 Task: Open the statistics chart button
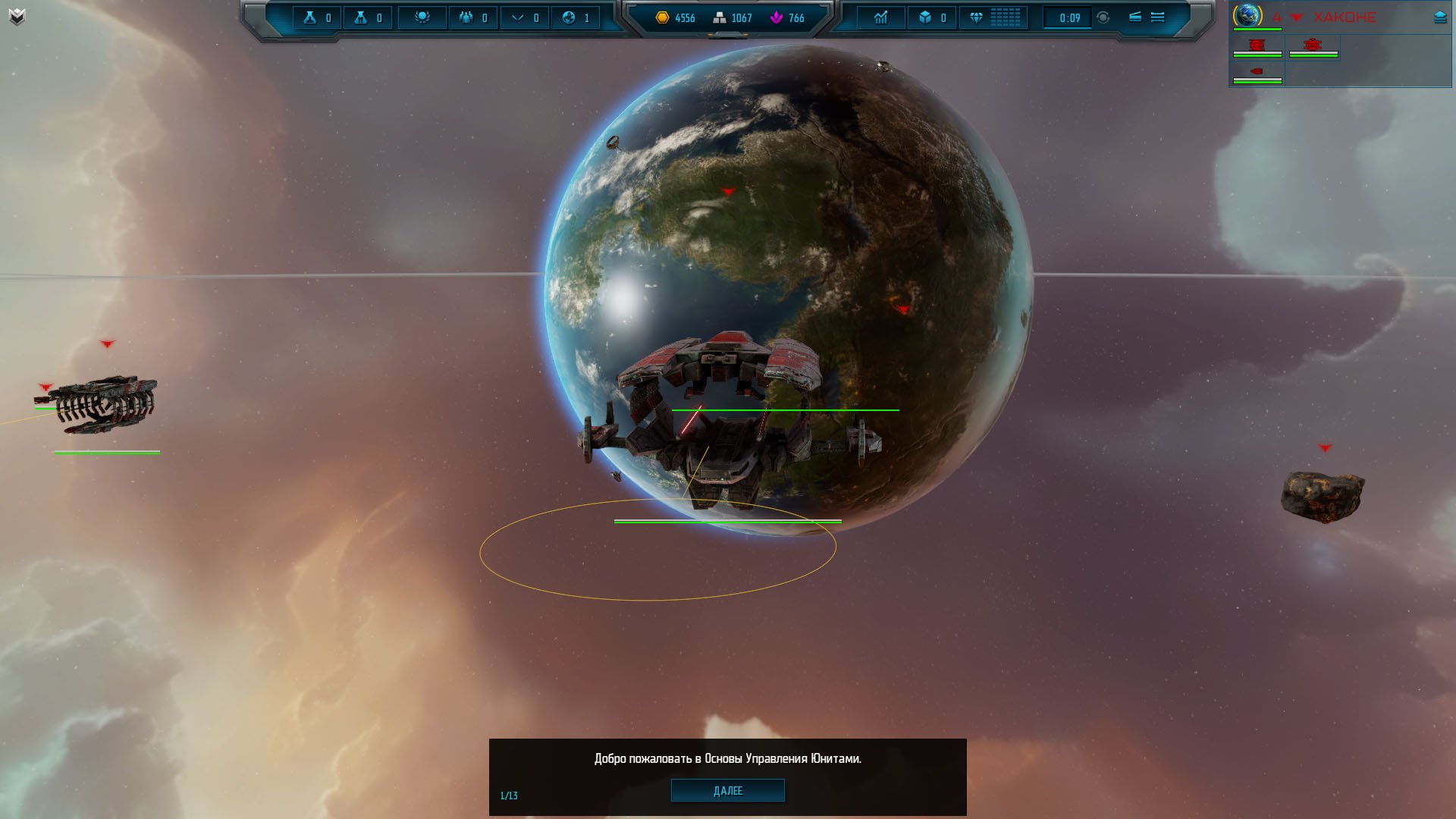click(880, 17)
